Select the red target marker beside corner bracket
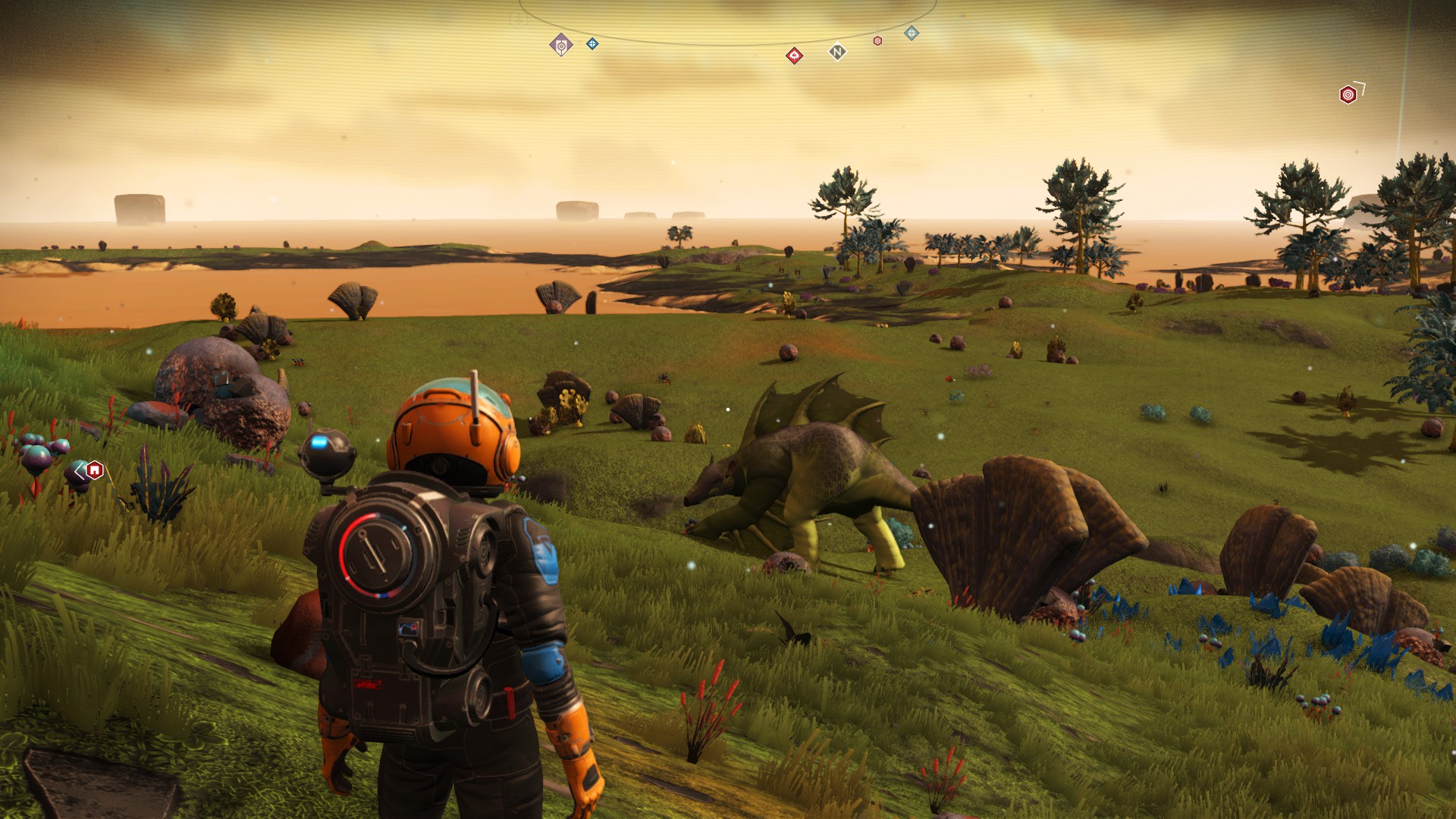The width and height of the screenshot is (1456, 819). pos(1348,95)
